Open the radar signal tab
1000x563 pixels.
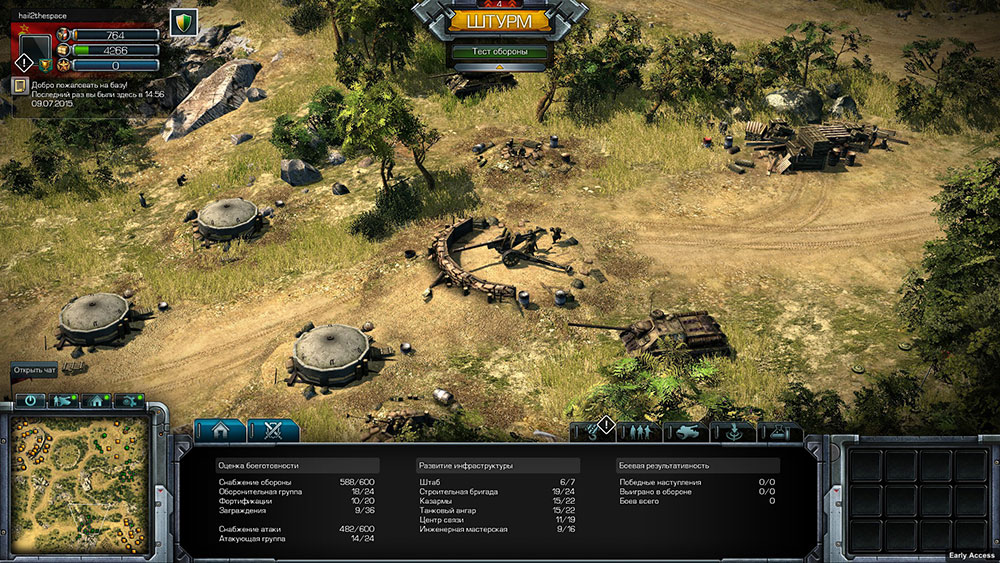point(733,432)
